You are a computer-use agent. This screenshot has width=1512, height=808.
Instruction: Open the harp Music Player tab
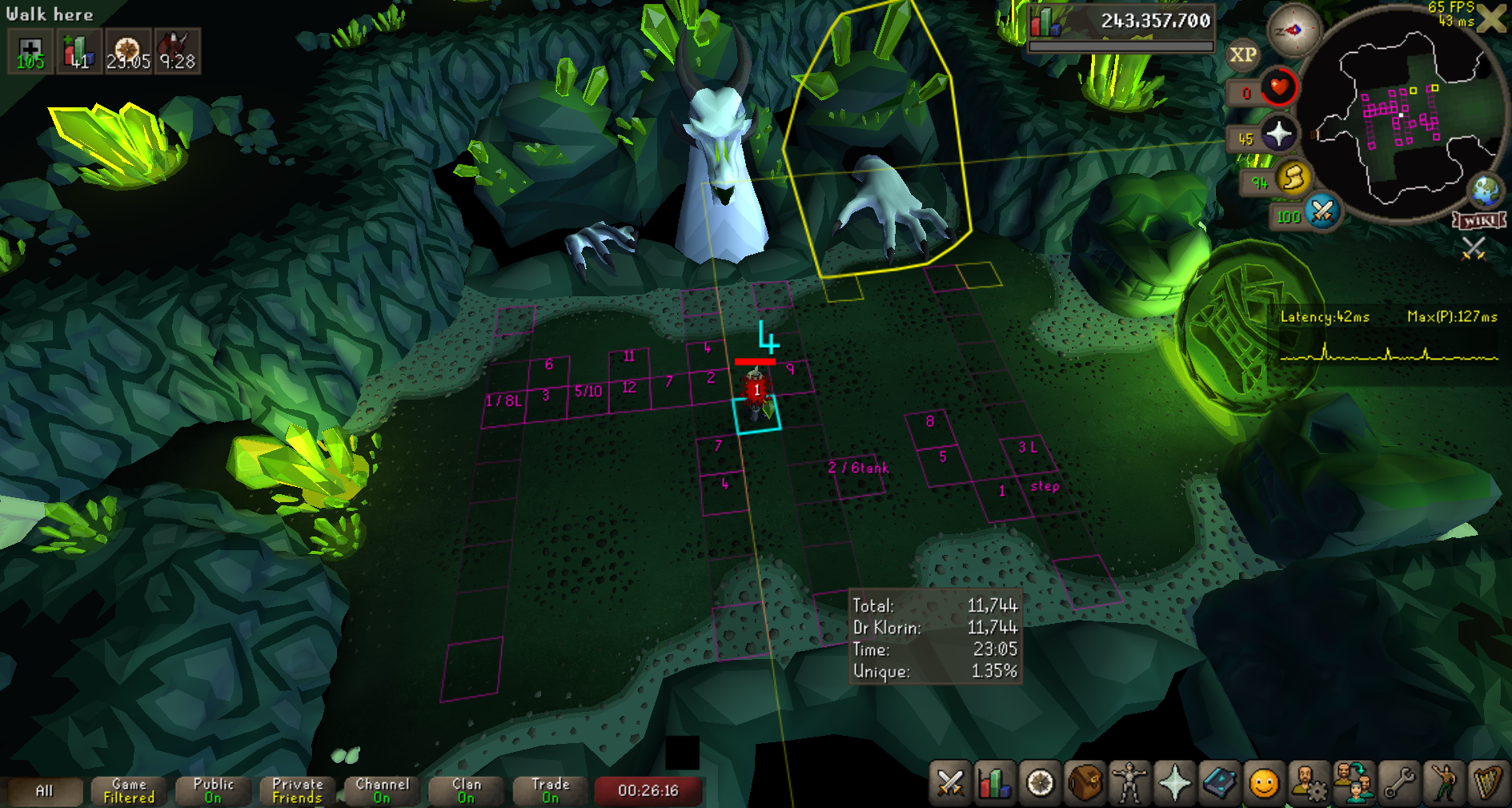tap(1488, 782)
